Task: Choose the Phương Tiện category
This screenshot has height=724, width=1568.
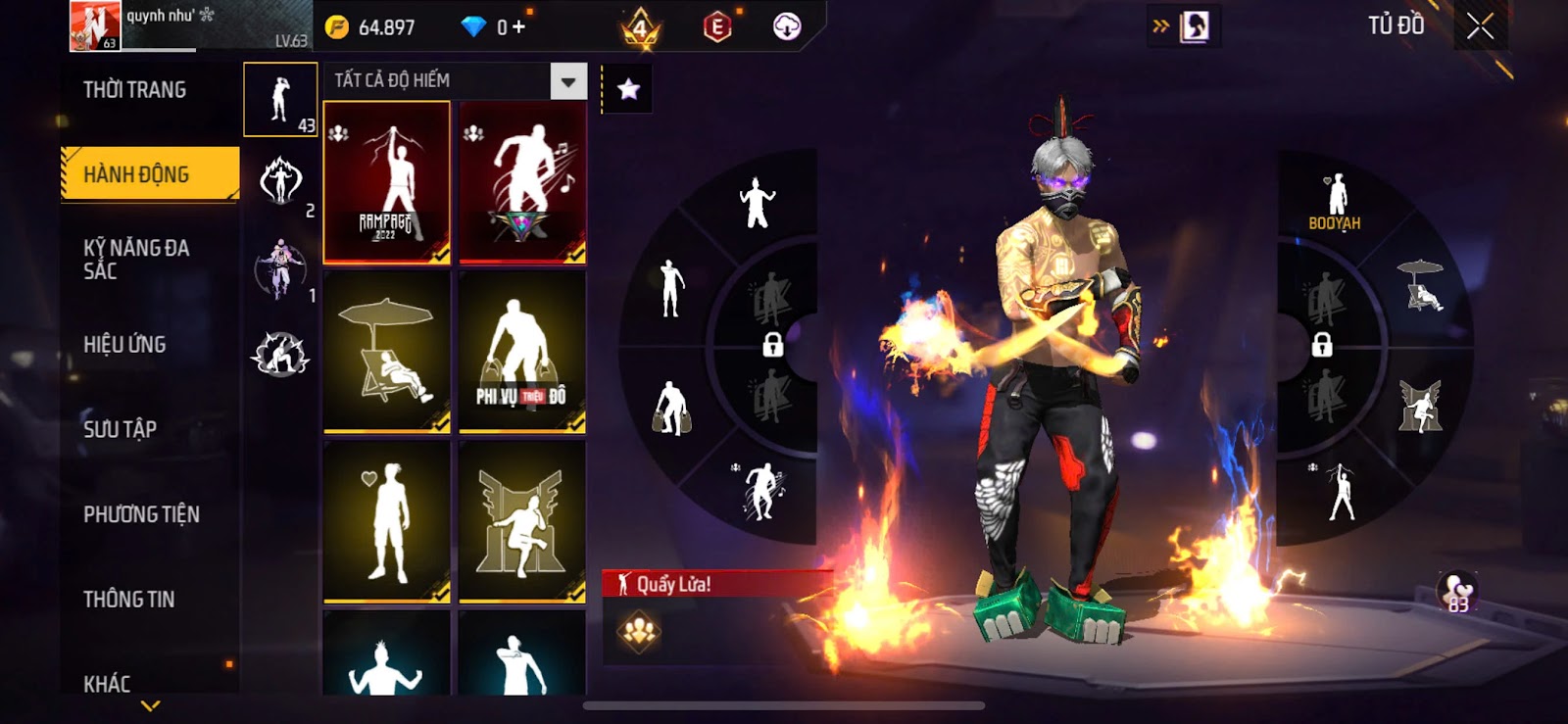Action: click(x=141, y=514)
